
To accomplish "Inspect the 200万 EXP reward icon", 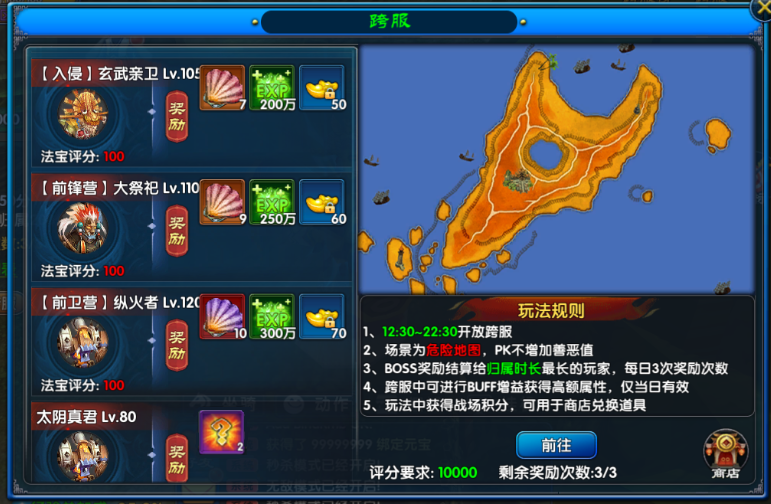I will tap(271, 88).
